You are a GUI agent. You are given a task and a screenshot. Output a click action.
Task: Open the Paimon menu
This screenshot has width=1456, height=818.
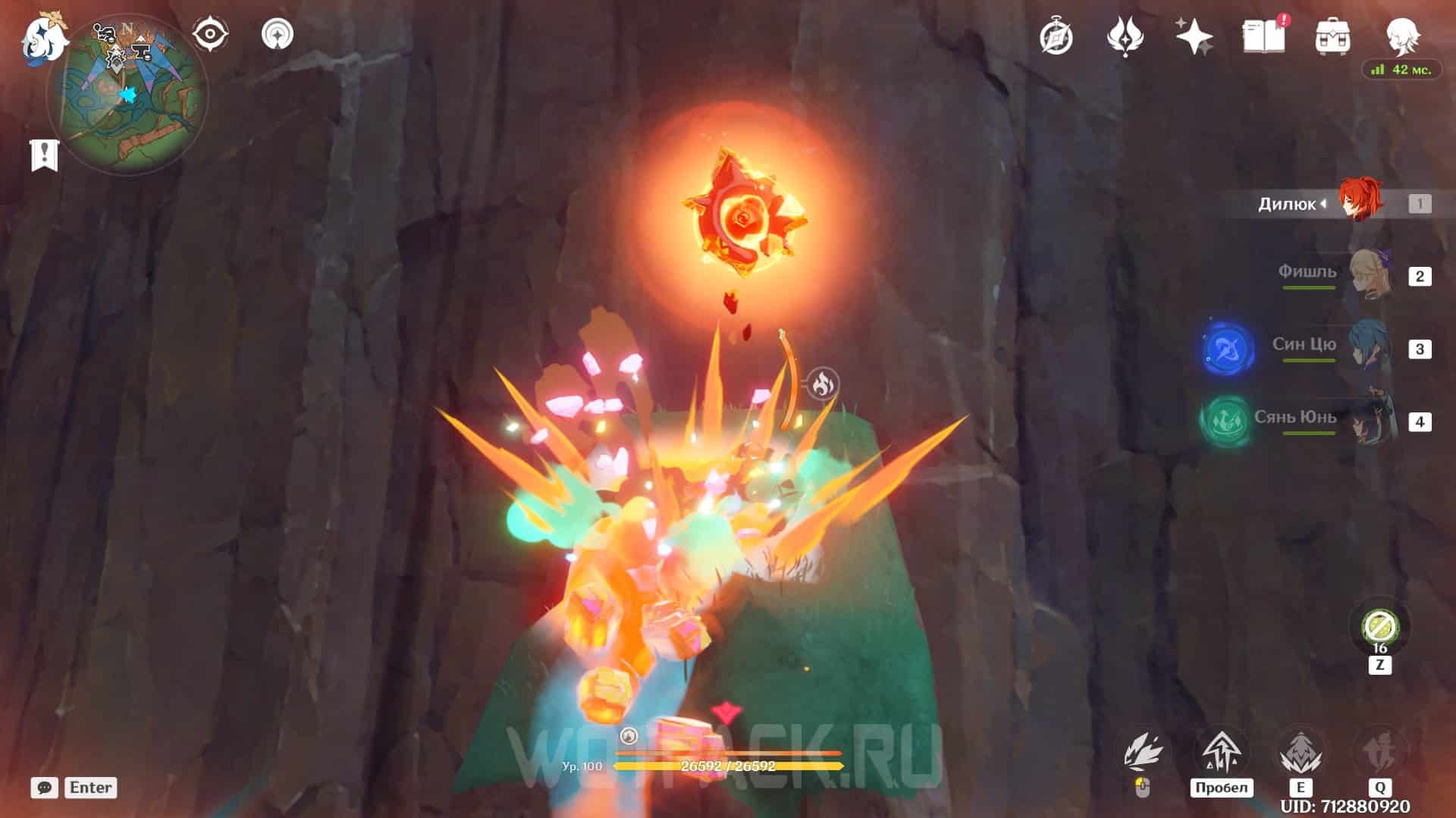point(44,39)
